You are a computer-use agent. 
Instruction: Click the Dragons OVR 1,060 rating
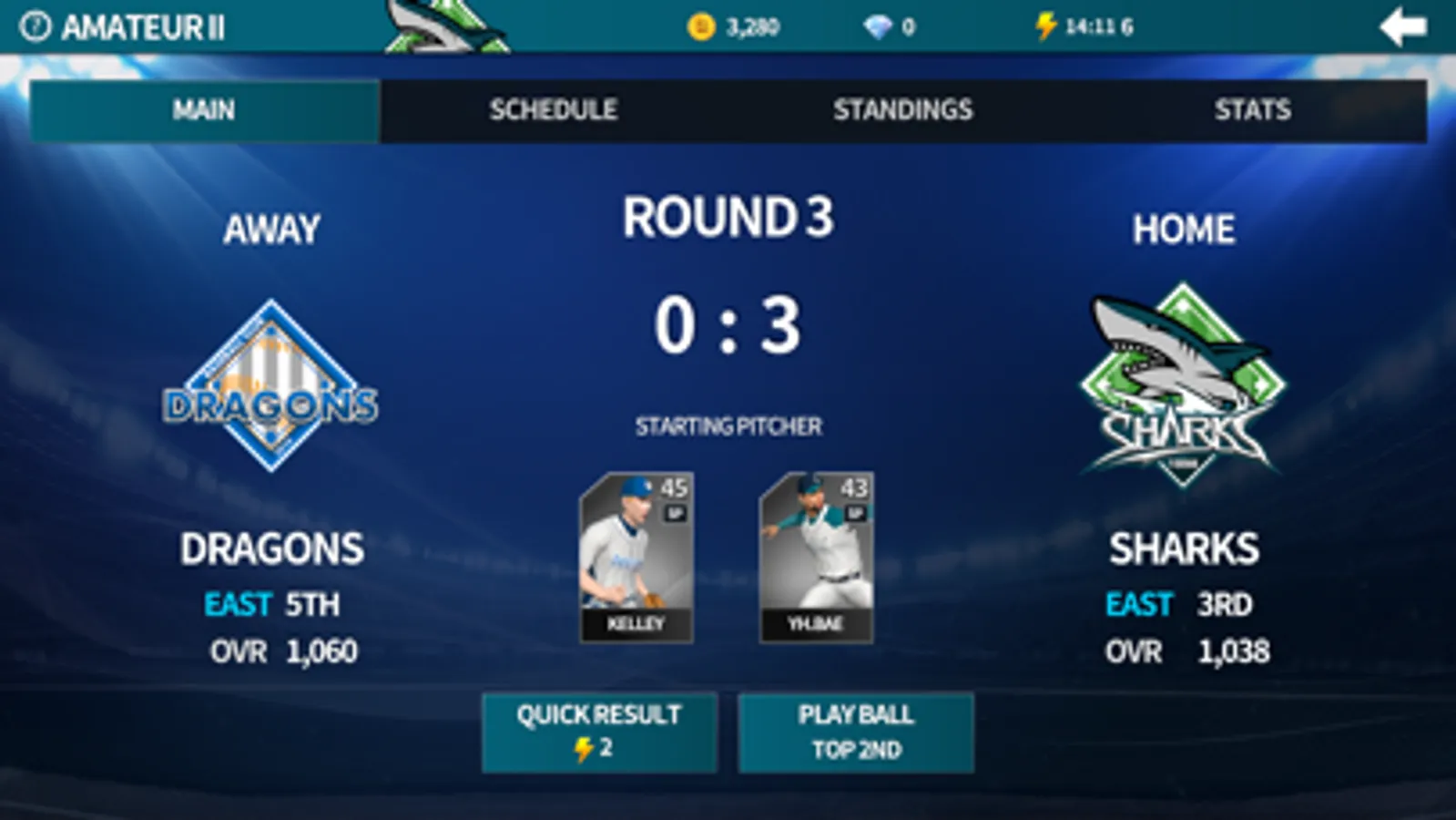tap(282, 651)
